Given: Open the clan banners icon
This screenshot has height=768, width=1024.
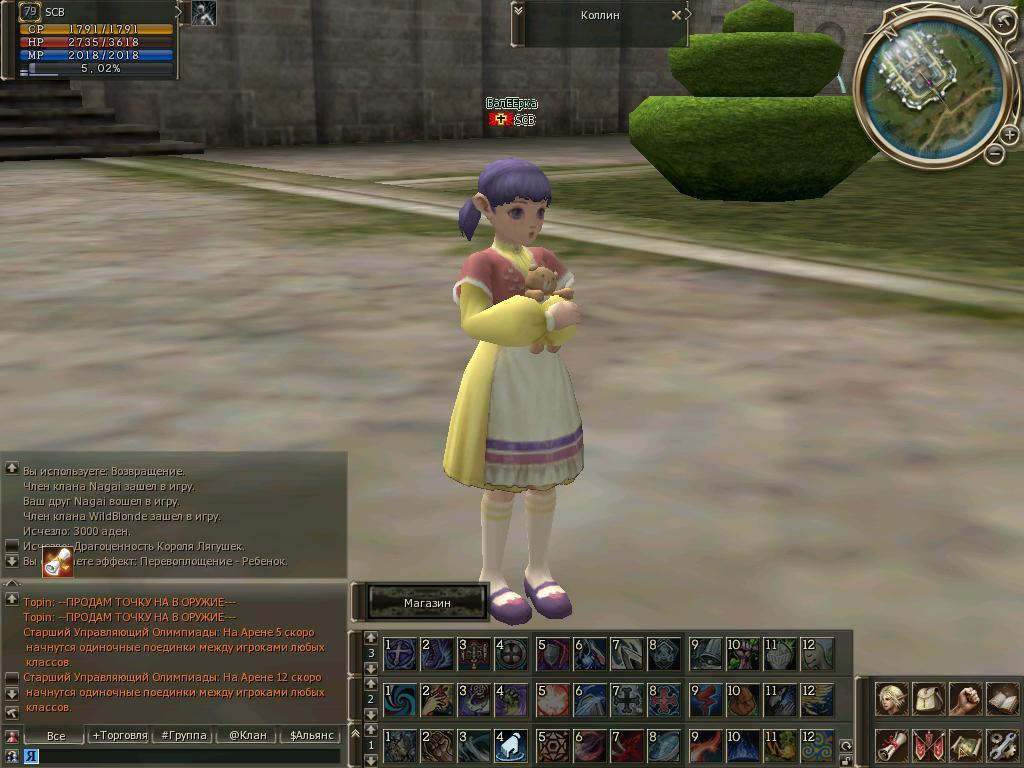Looking at the screenshot, I should click(x=929, y=745).
